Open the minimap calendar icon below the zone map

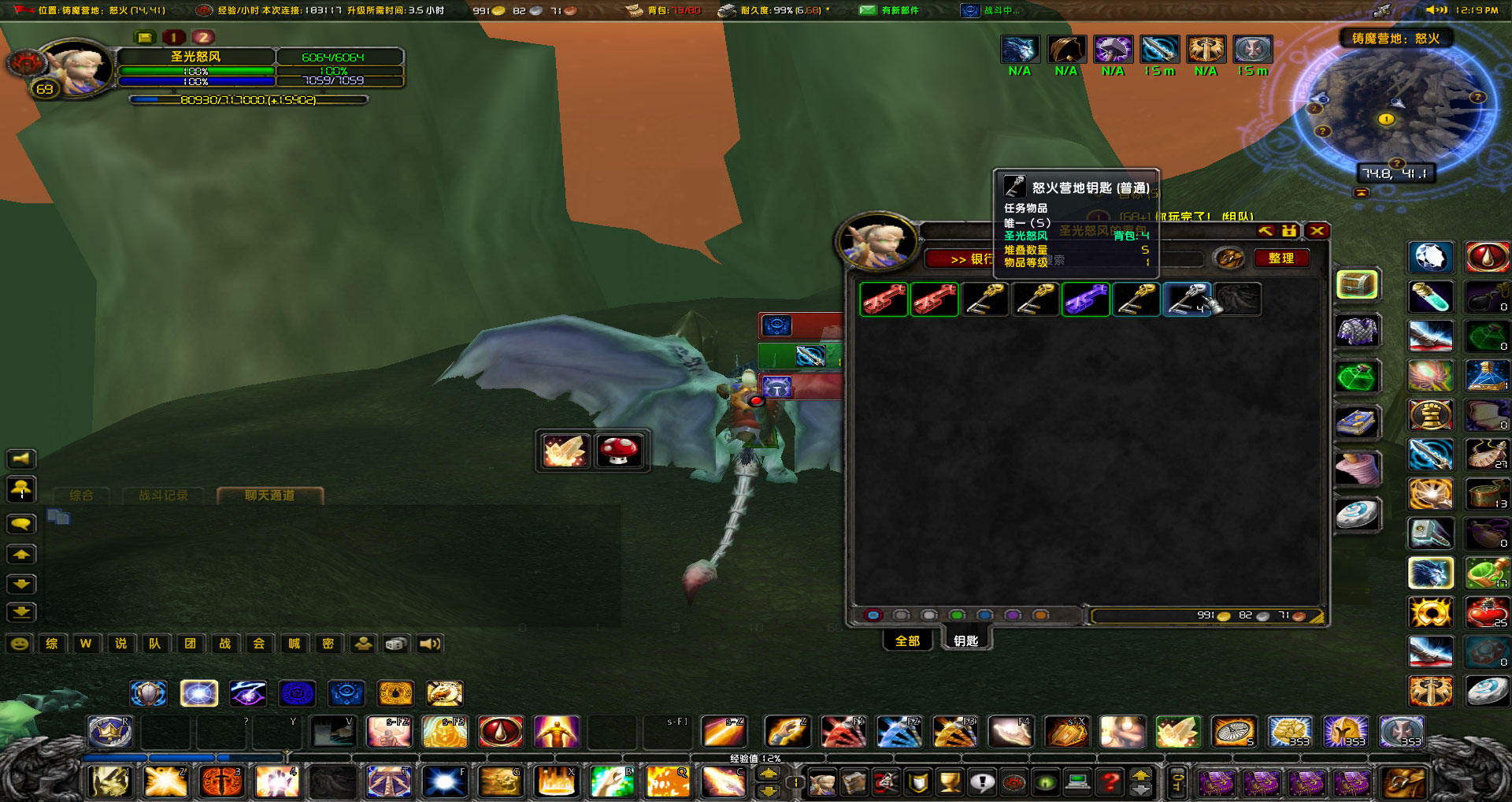click(1362, 192)
